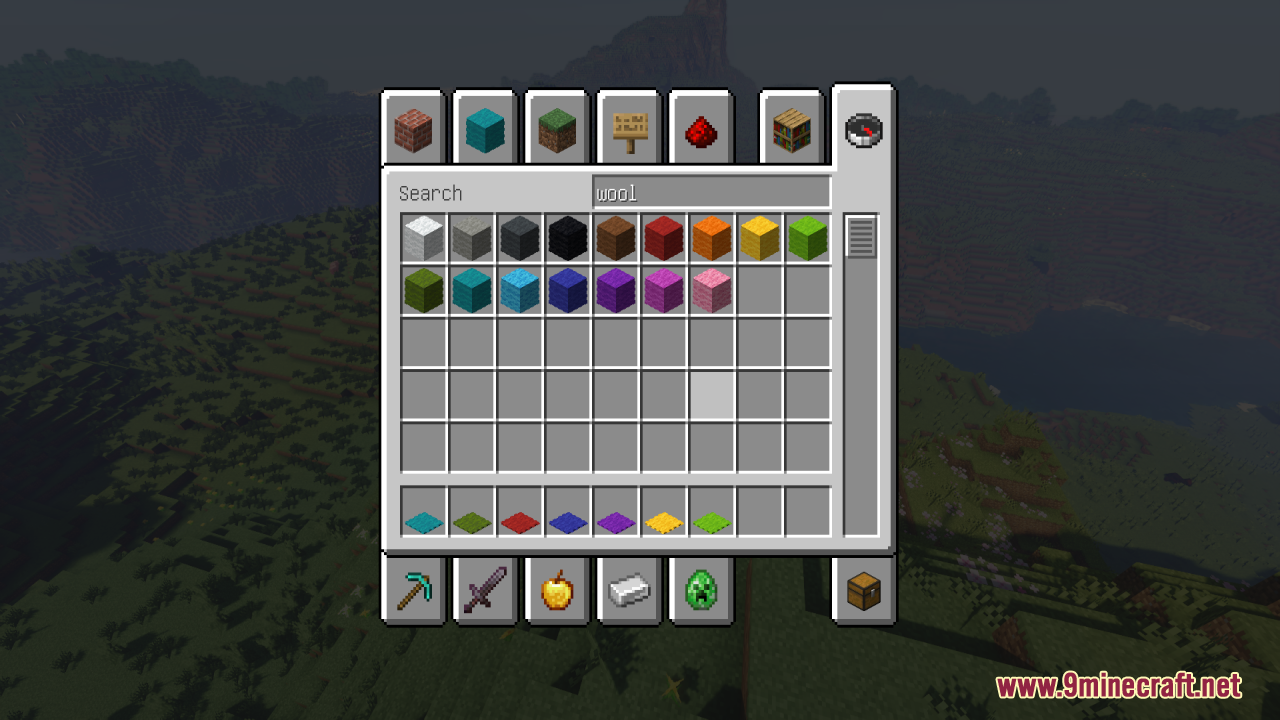
Task: Grab the yellow wool block
Action: click(x=759, y=237)
